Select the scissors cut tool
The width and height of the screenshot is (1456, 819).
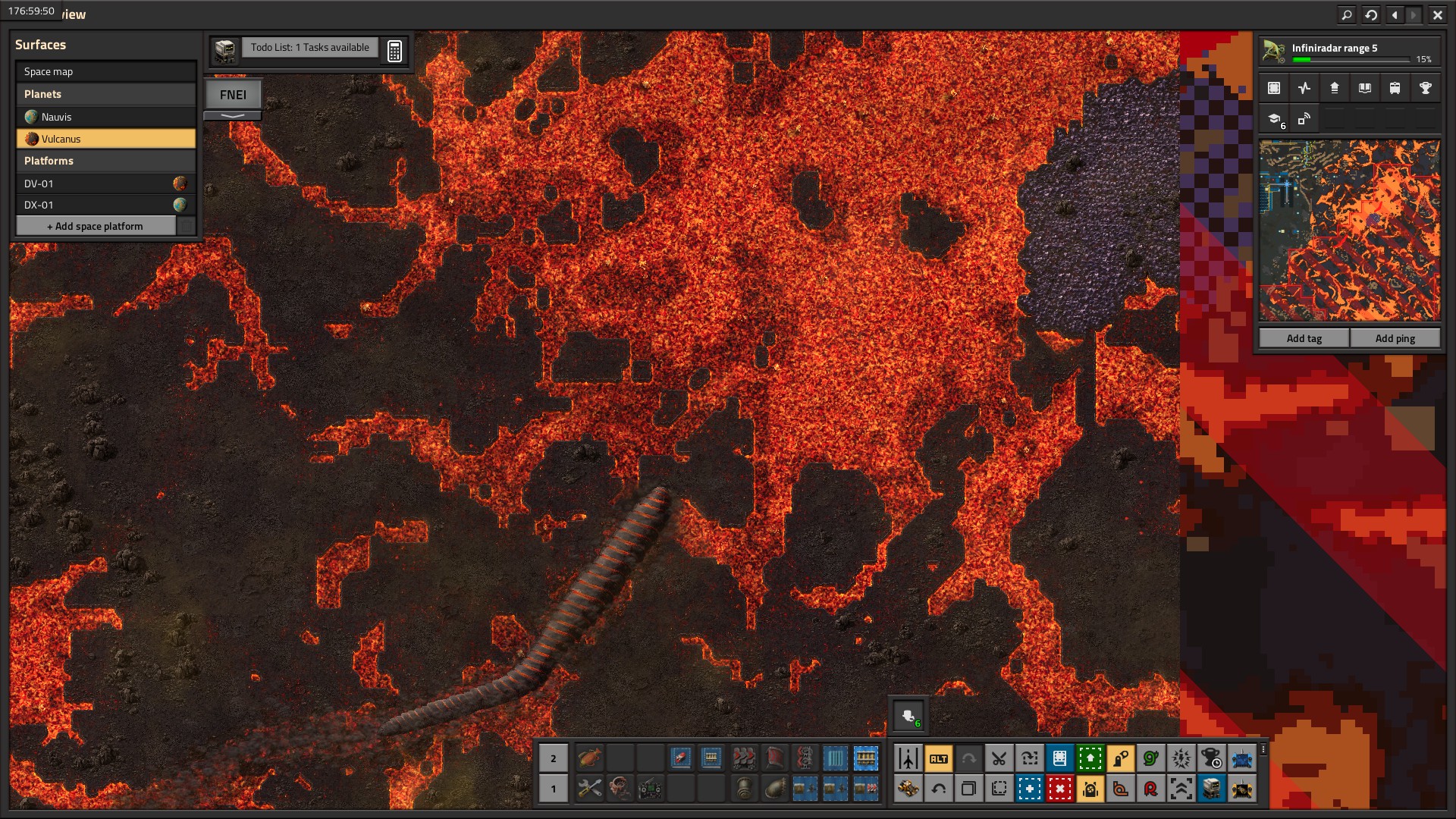tap(999, 758)
